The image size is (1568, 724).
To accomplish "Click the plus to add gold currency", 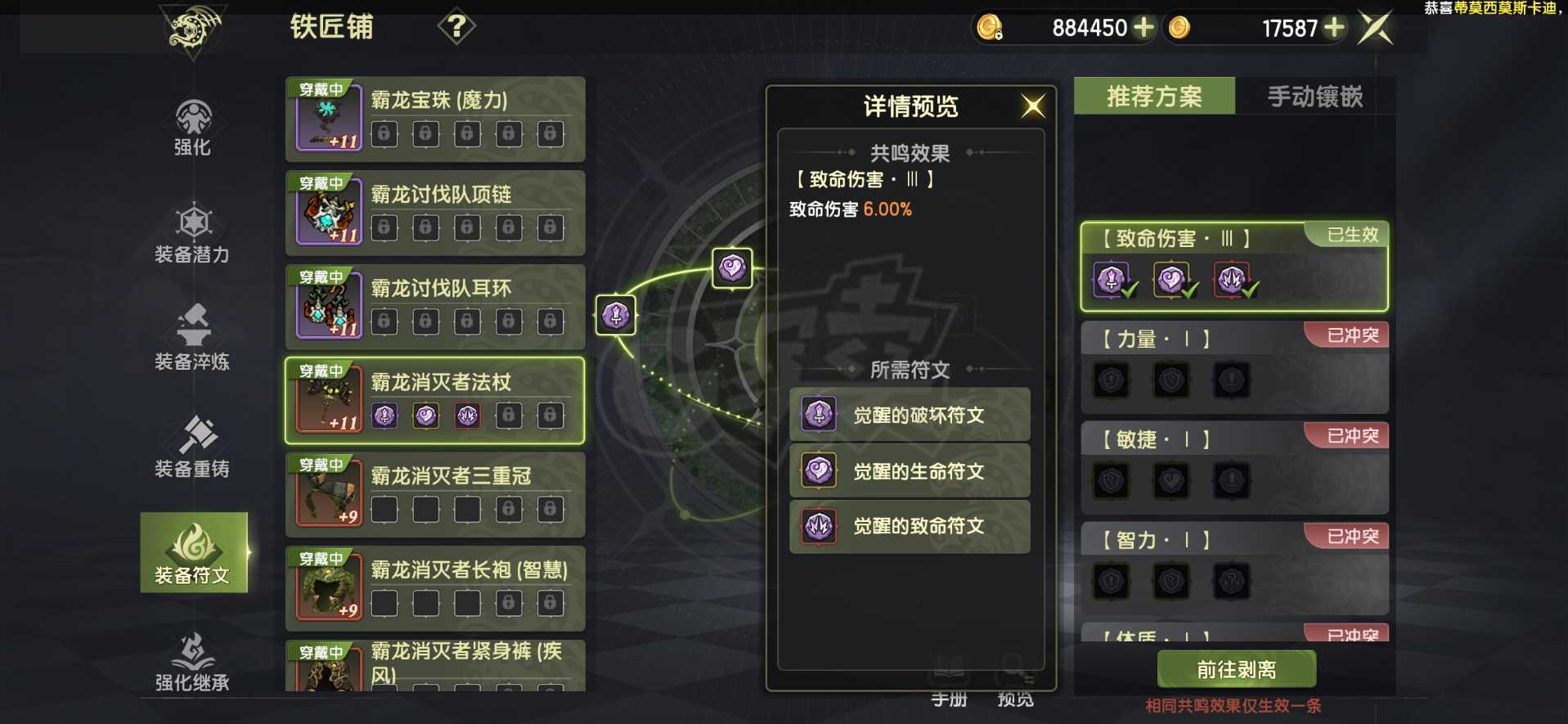I will 1143,27.
